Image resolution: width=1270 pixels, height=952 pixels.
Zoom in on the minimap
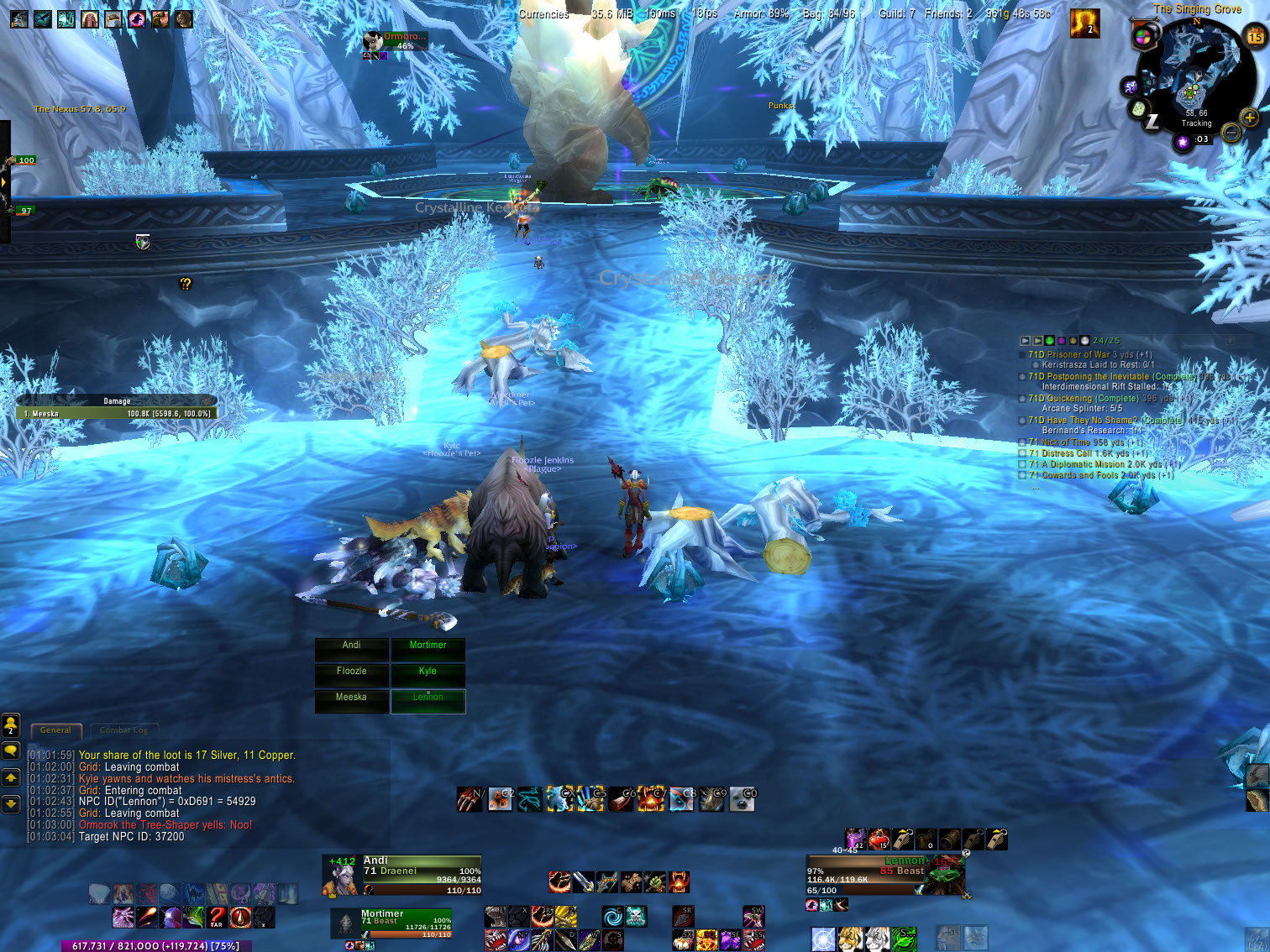point(1249,118)
